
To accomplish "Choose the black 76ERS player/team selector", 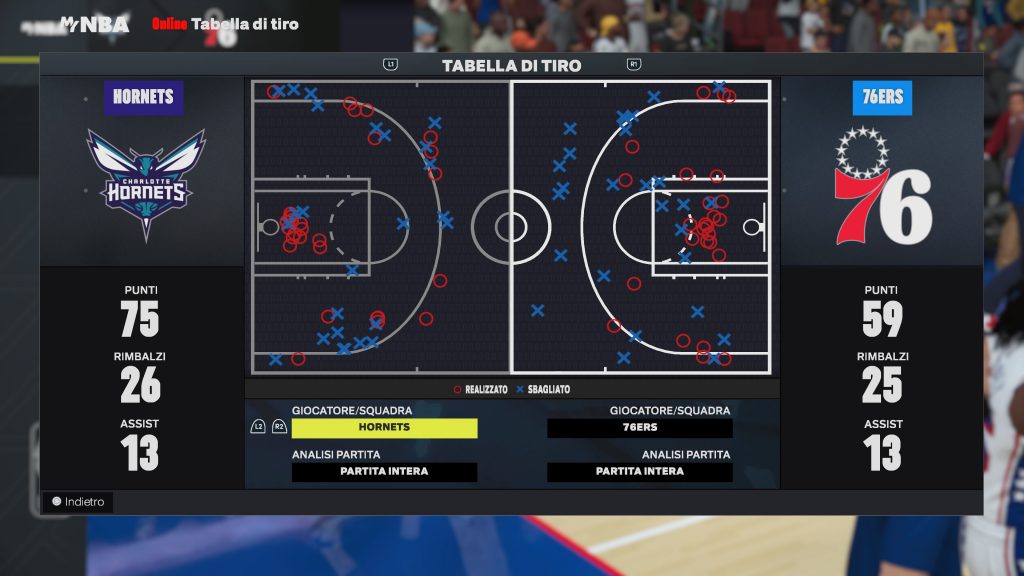I will [639, 428].
